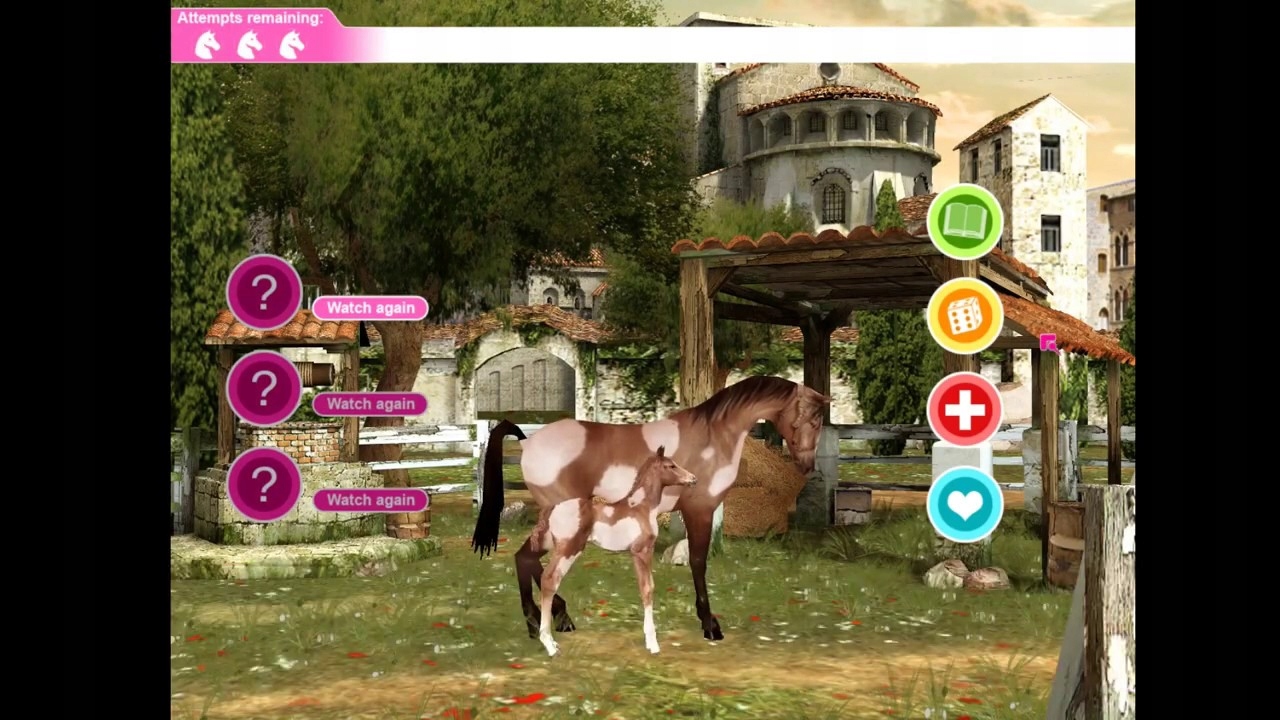Click the bottom question mark icon
The width and height of the screenshot is (1280, 720).
263,483
